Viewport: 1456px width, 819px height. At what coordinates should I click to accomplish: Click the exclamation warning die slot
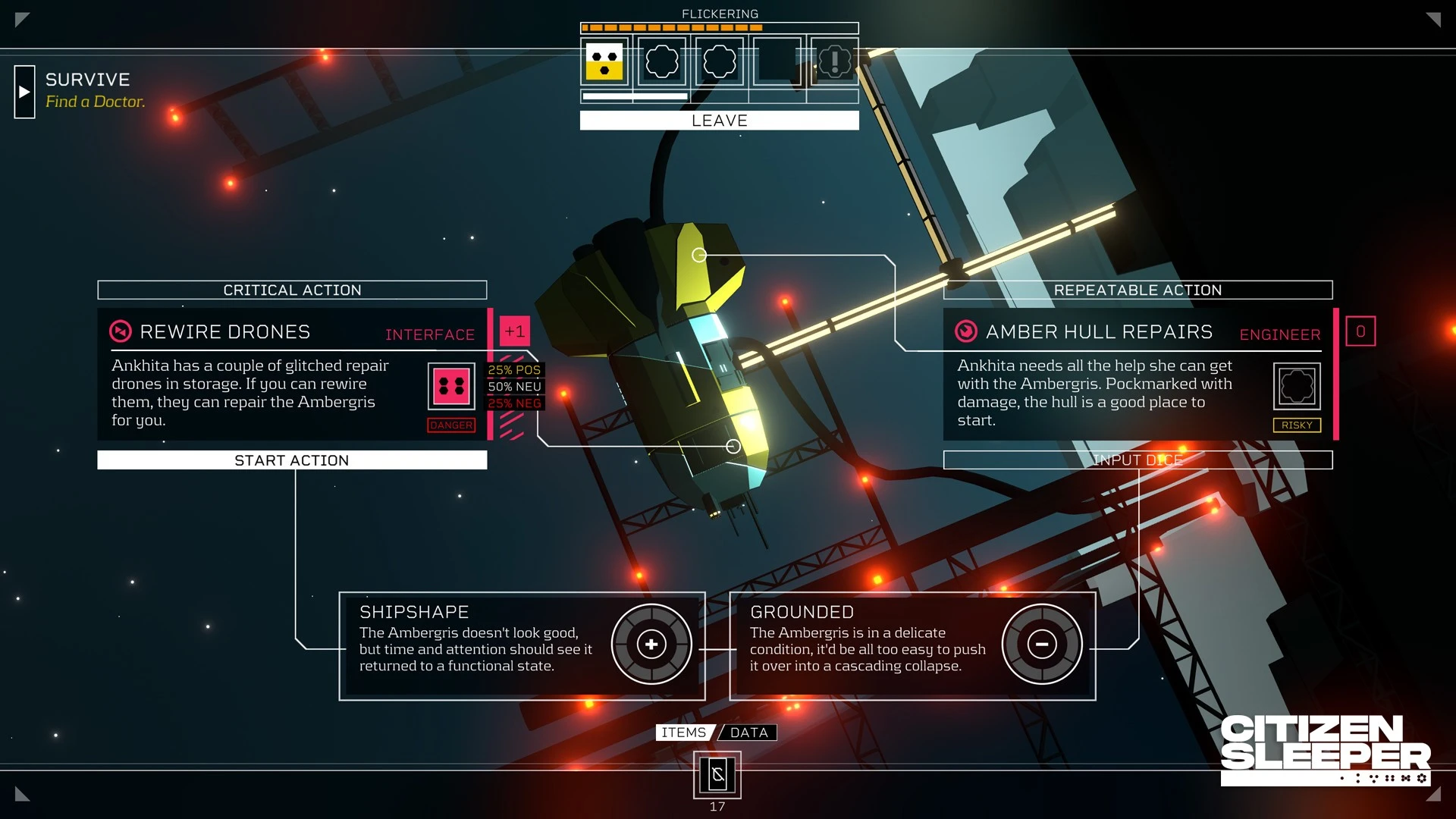tap(834, 62)
